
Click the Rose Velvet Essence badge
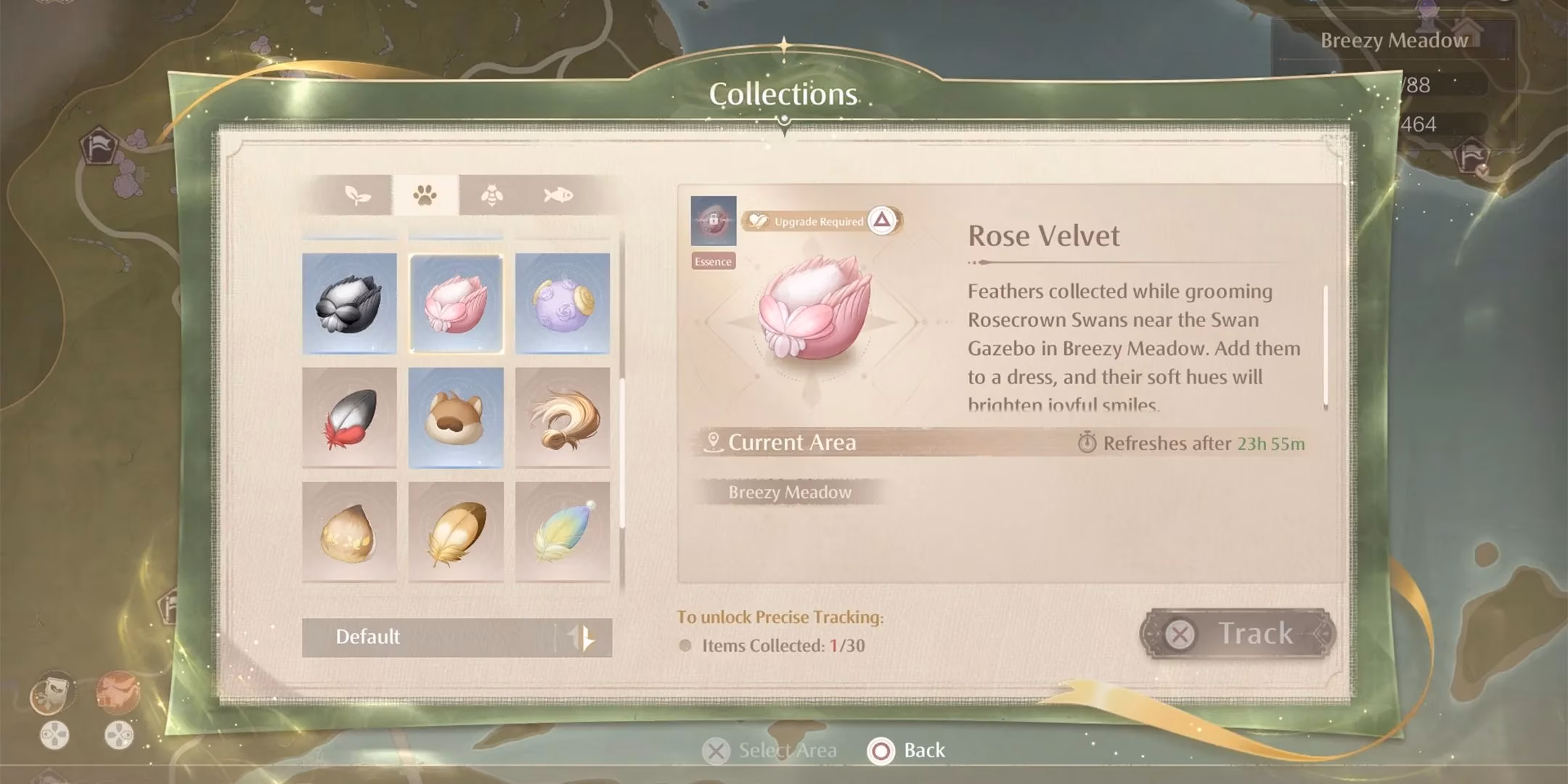click(x=712, y=261)
